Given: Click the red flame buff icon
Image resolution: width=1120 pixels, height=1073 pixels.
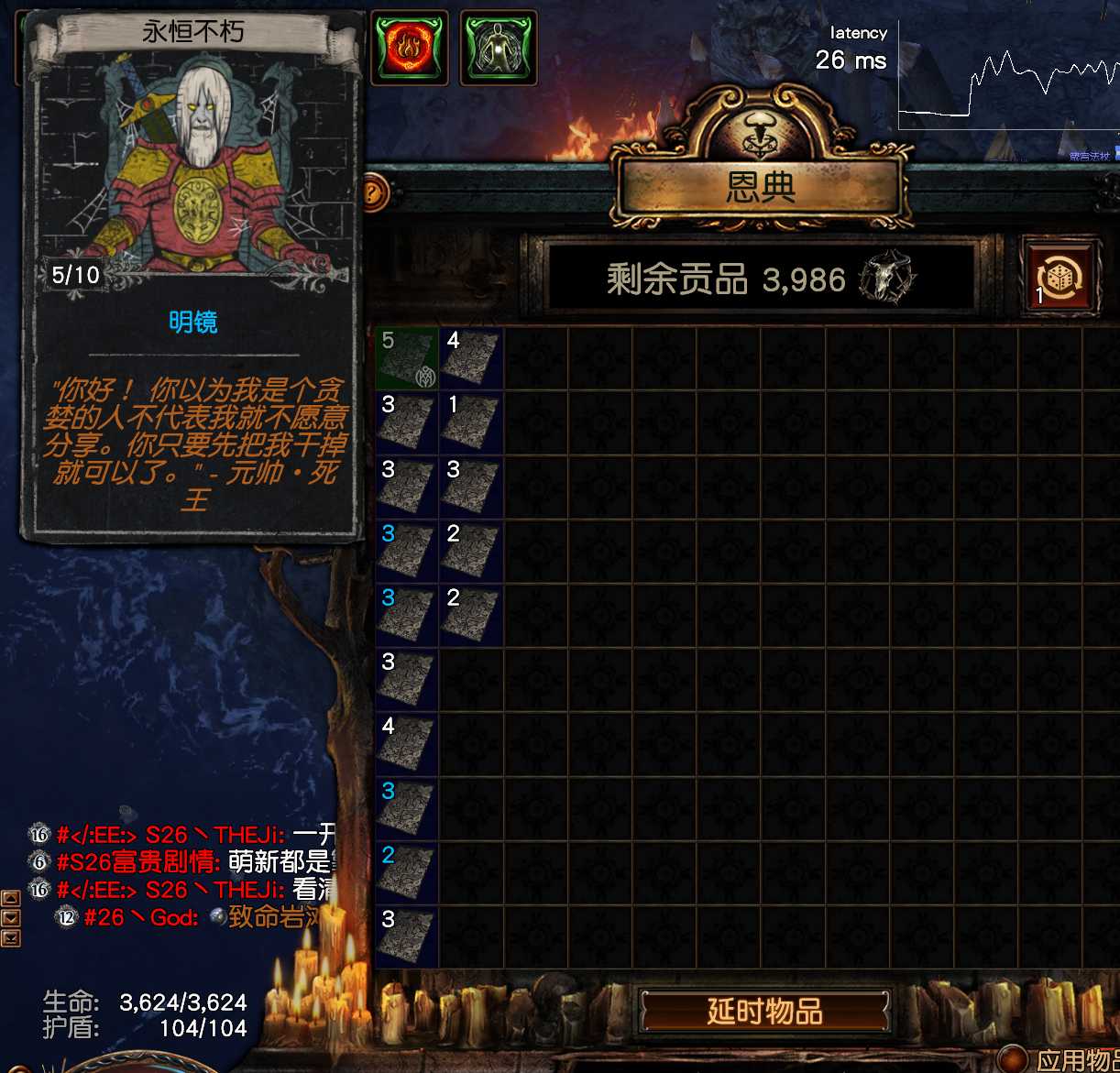Looking at the screenshot, I should click(x=409, y=48).
